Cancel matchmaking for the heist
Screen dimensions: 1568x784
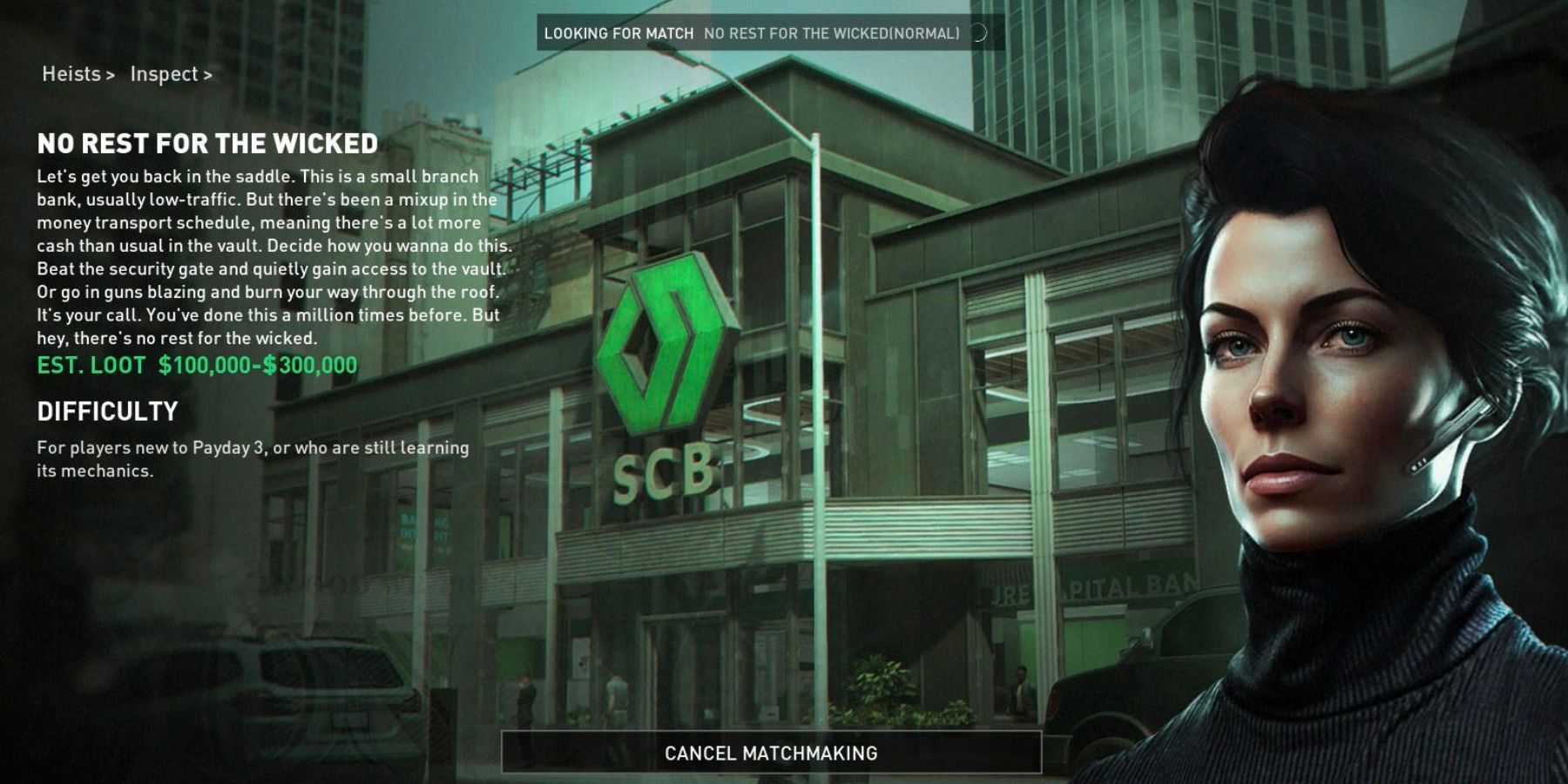pos(771,753)
